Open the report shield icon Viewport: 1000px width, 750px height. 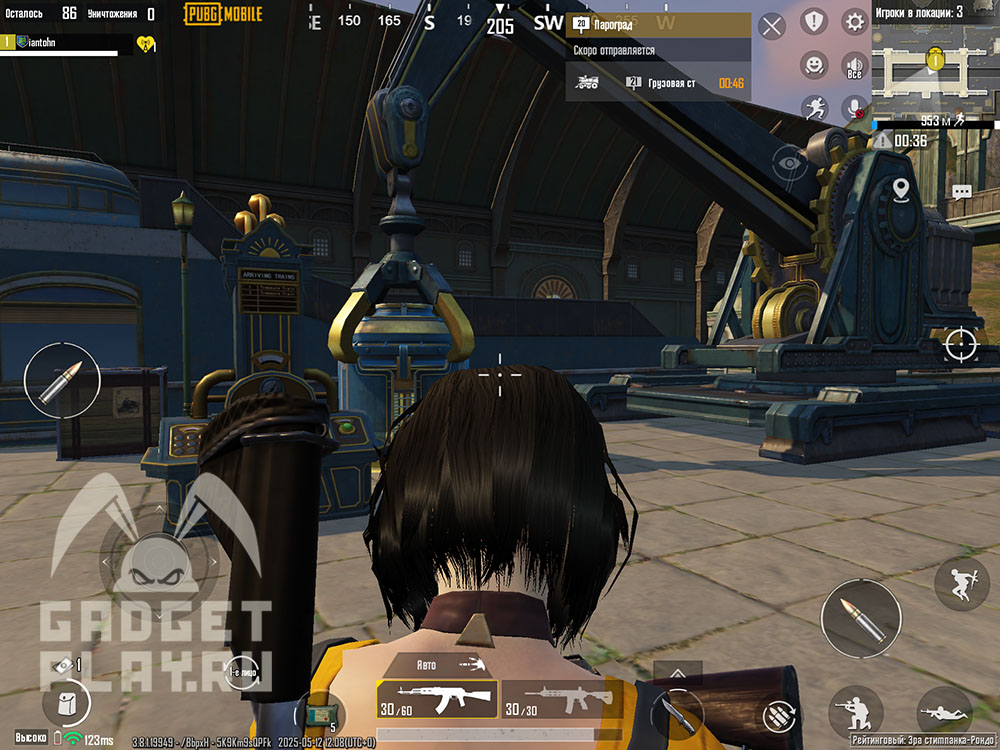pyautogui.click(x=815, y=21)
